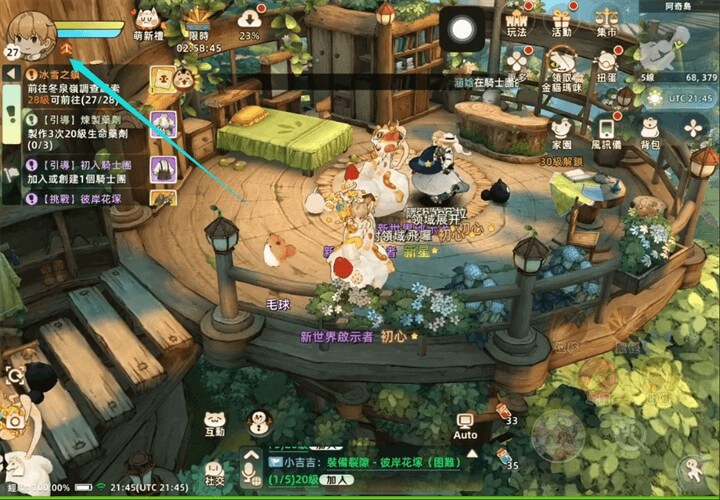The height and width of the screenshot is (500, 720).
Task: Open the player portrait profile
Action: coord(30,34)
